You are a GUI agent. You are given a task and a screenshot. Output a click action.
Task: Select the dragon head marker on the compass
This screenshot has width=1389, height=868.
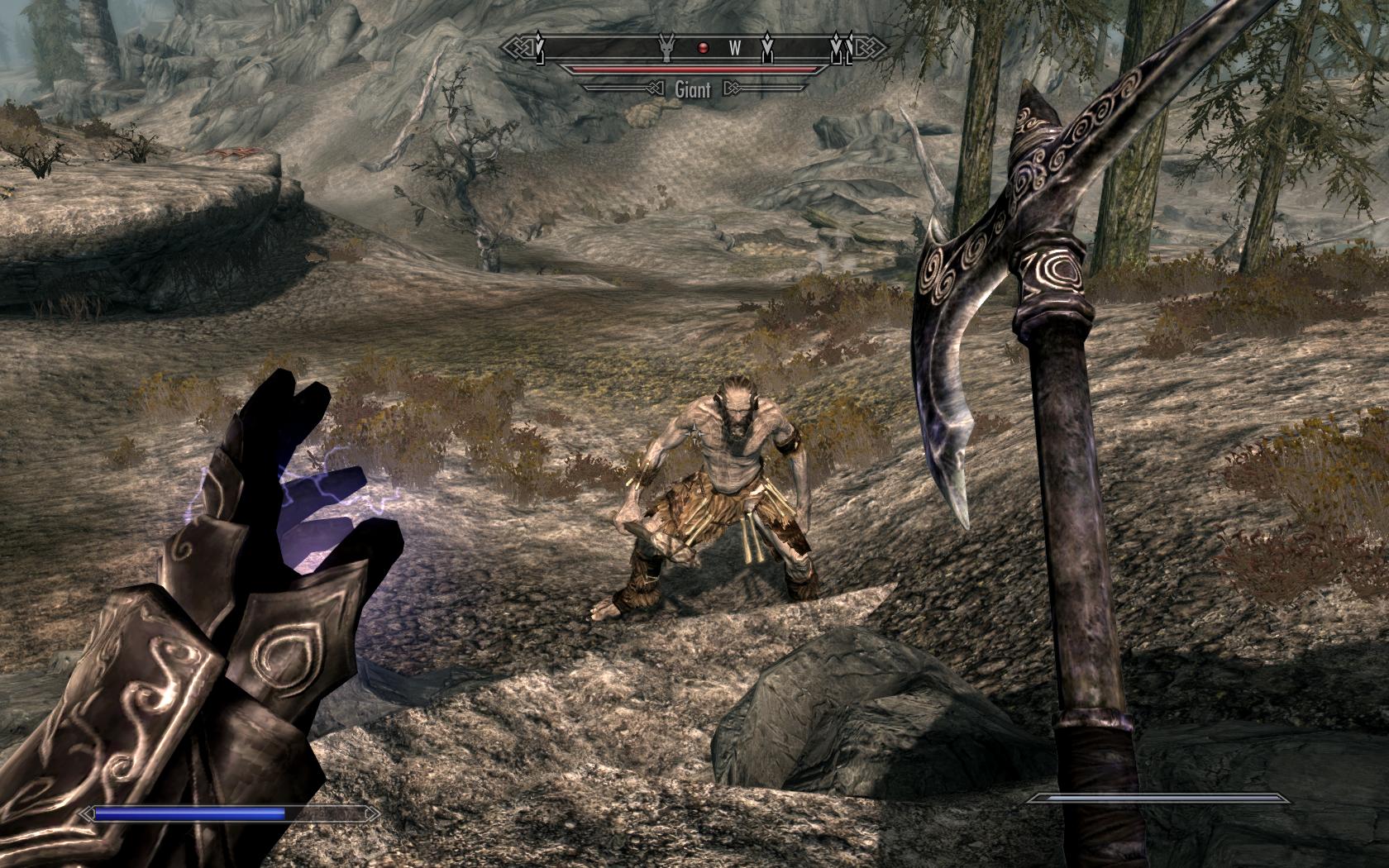coord(666,48)
